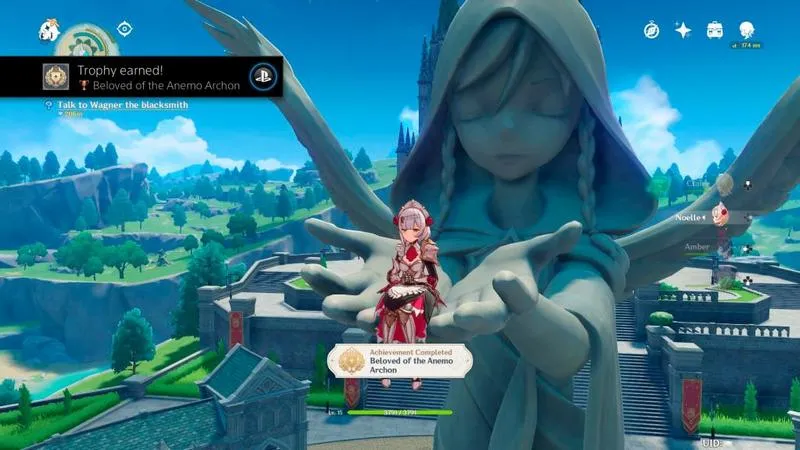This screenshot has width=800, height=450.
Task: Open the Adventurer Handbook compass icon
Action: tap(651, 30)
